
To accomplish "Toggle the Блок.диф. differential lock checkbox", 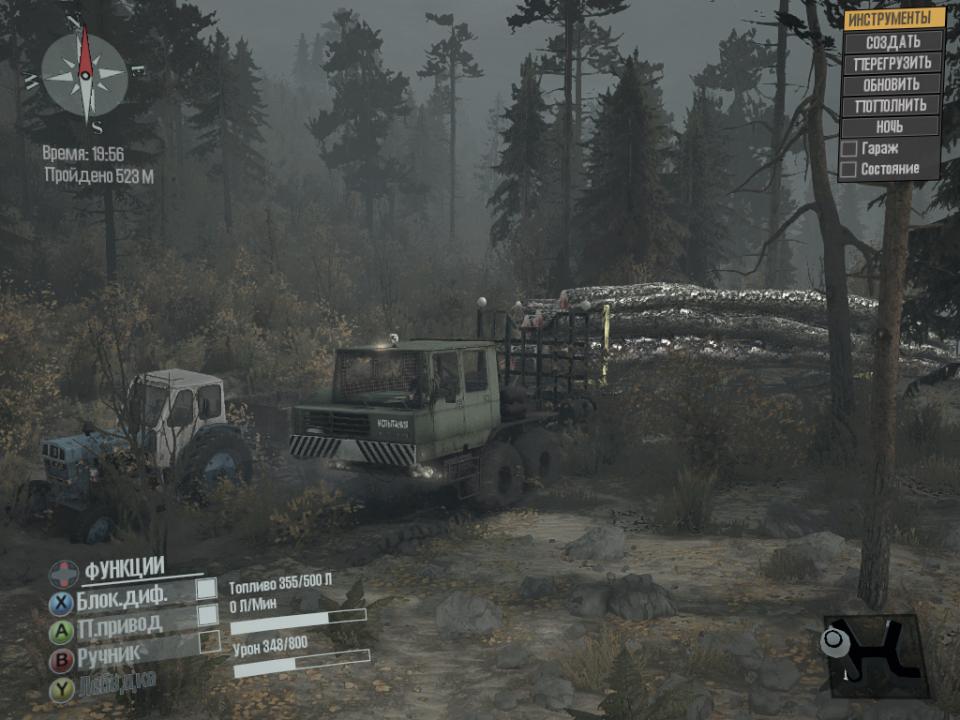I will (x=206, y=589).
